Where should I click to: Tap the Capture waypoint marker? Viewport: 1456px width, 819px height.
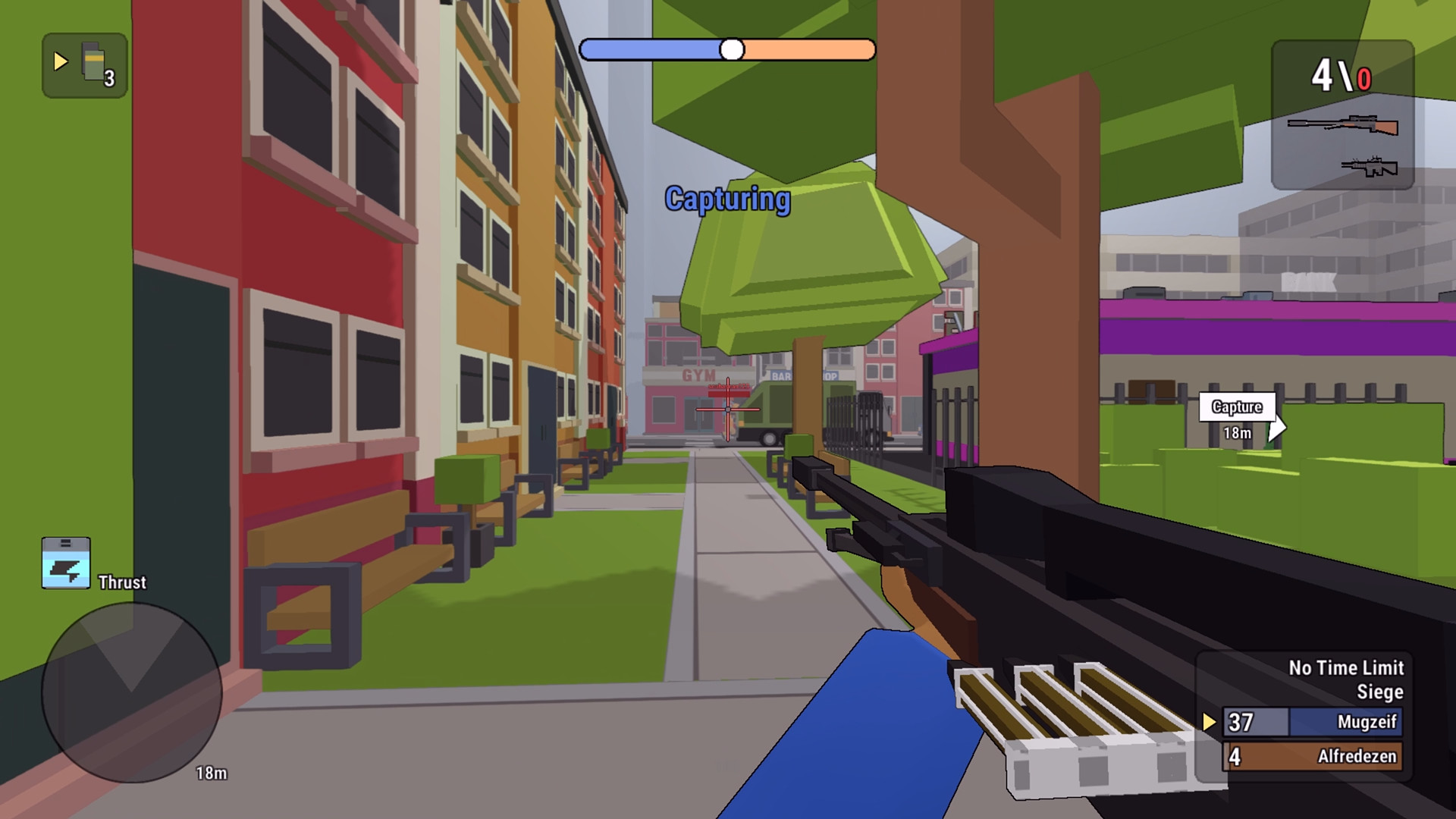tap(1238, 407)
